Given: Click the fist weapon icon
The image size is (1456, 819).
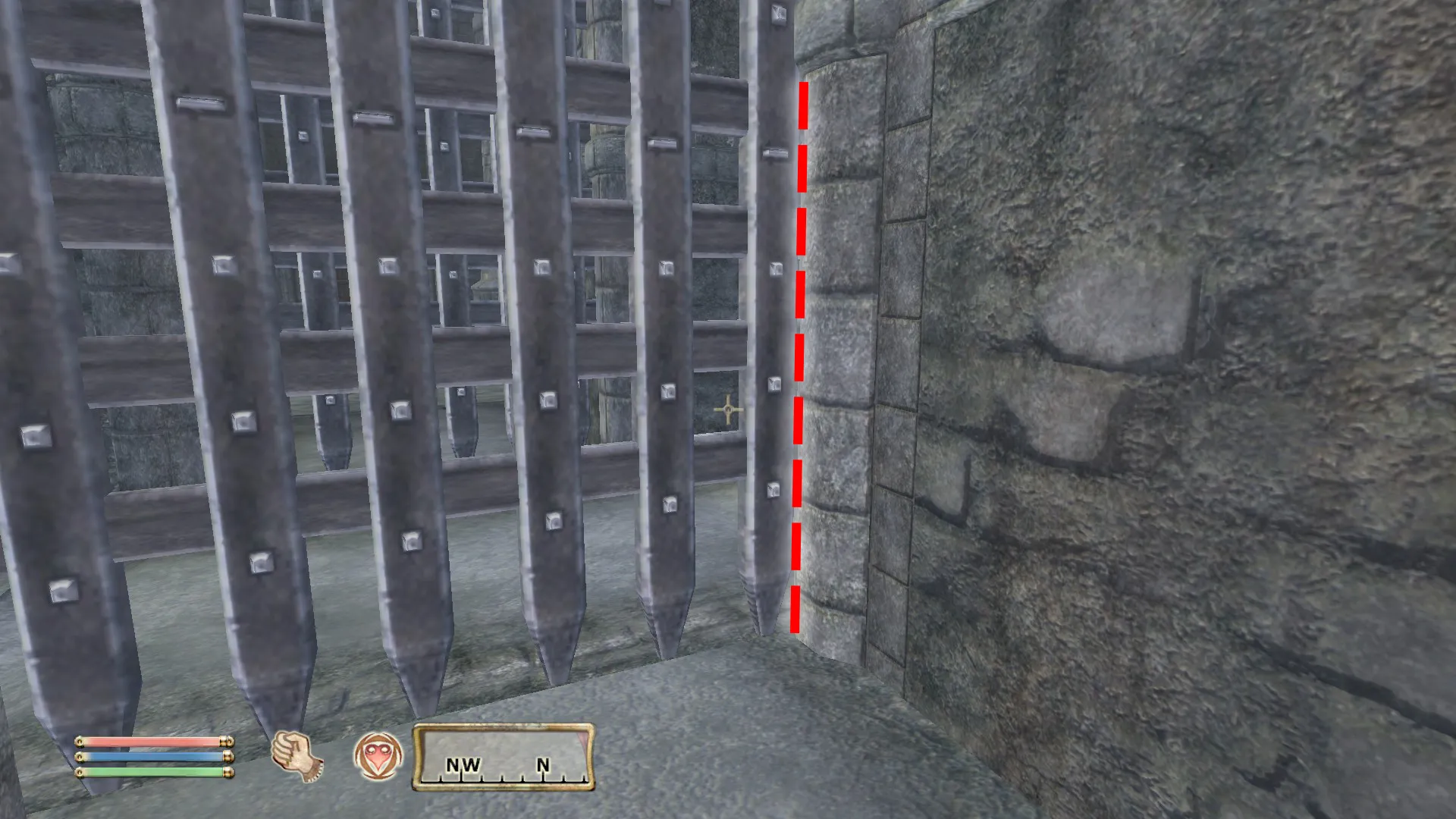Looking at the screenshot, I should (x=297, y=756).
